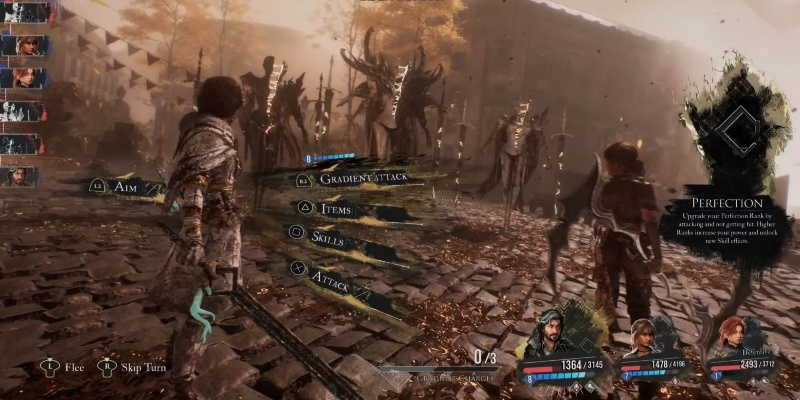This screenshot has width=800, height=400.
Task: Choose the Gradient Attack option
Action: point(366,179)
